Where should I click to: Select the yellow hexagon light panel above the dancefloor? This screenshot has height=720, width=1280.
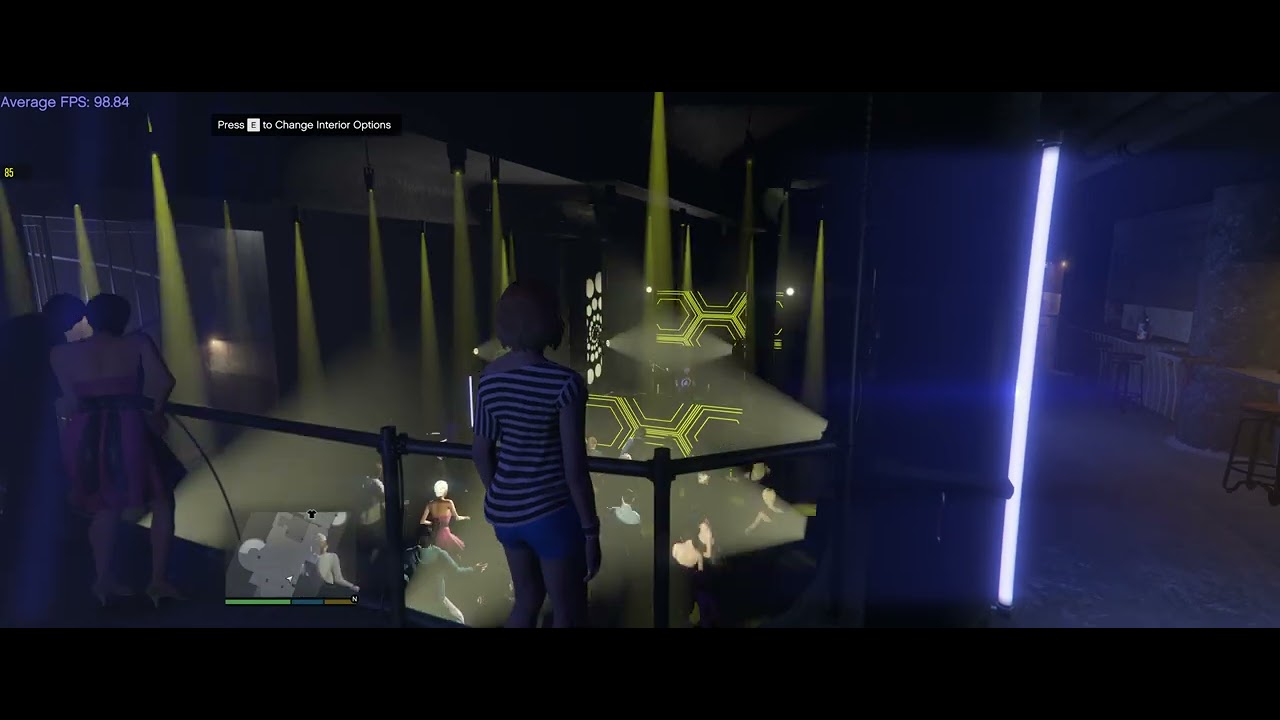pyautogui.click(x=700, y=315)
